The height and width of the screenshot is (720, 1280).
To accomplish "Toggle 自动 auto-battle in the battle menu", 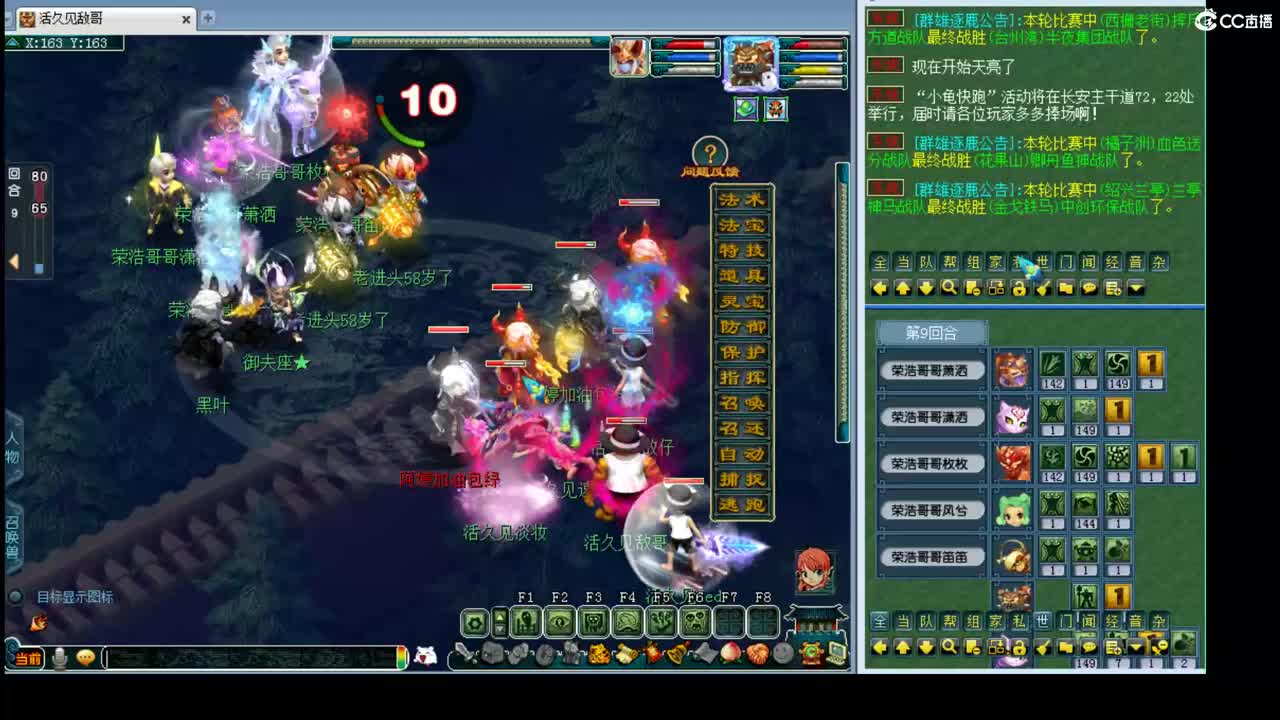I will pos(741,452).
